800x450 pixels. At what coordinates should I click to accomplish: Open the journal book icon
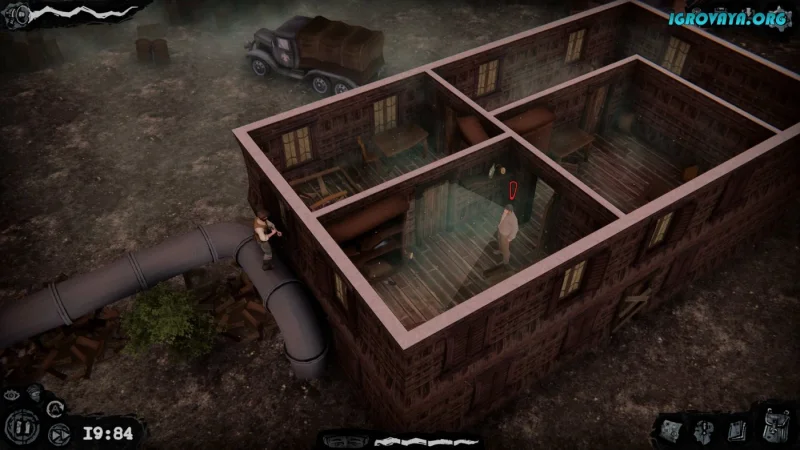coord(735,431)
